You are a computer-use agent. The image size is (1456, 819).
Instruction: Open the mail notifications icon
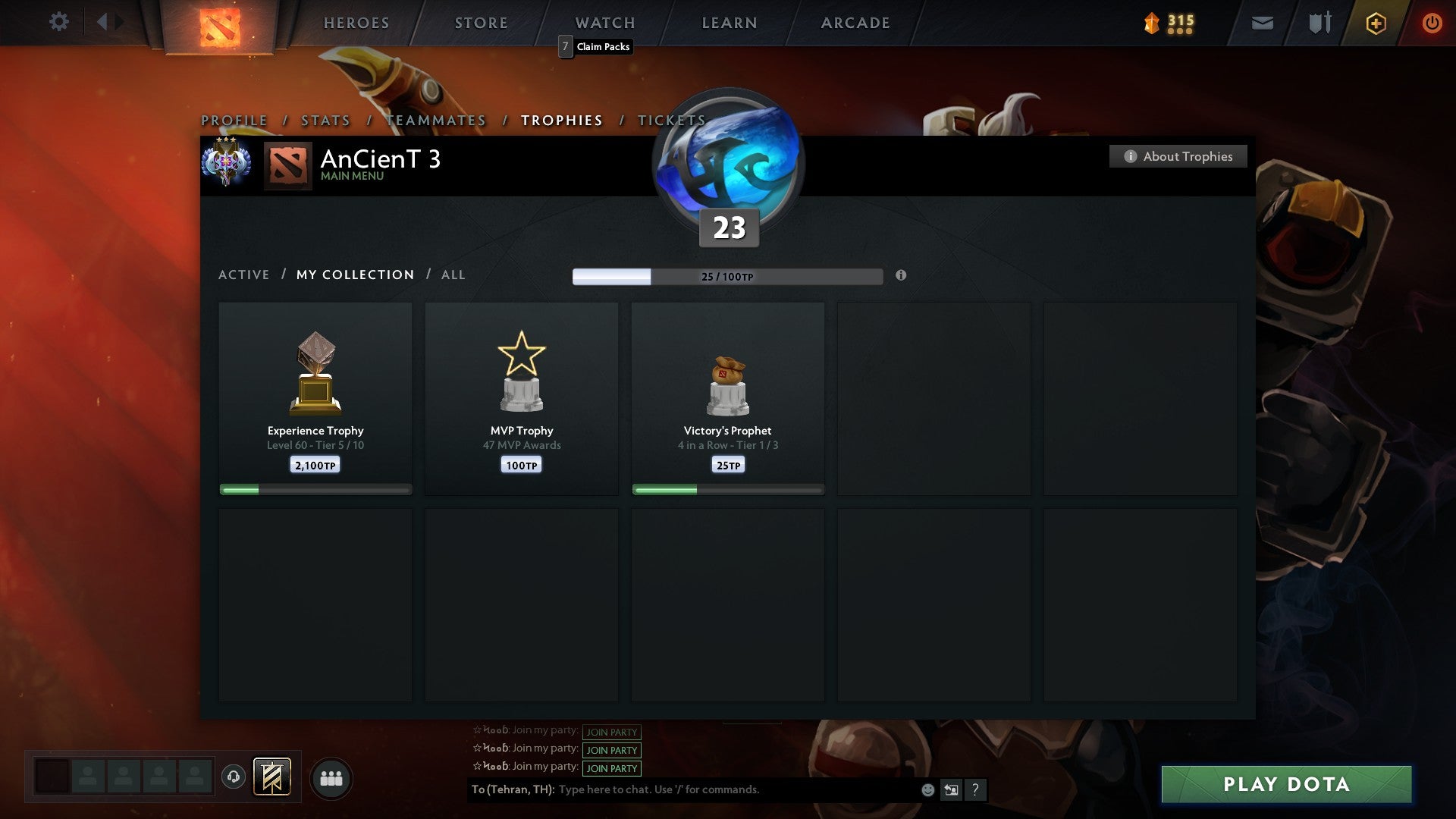coord(1262,23)
